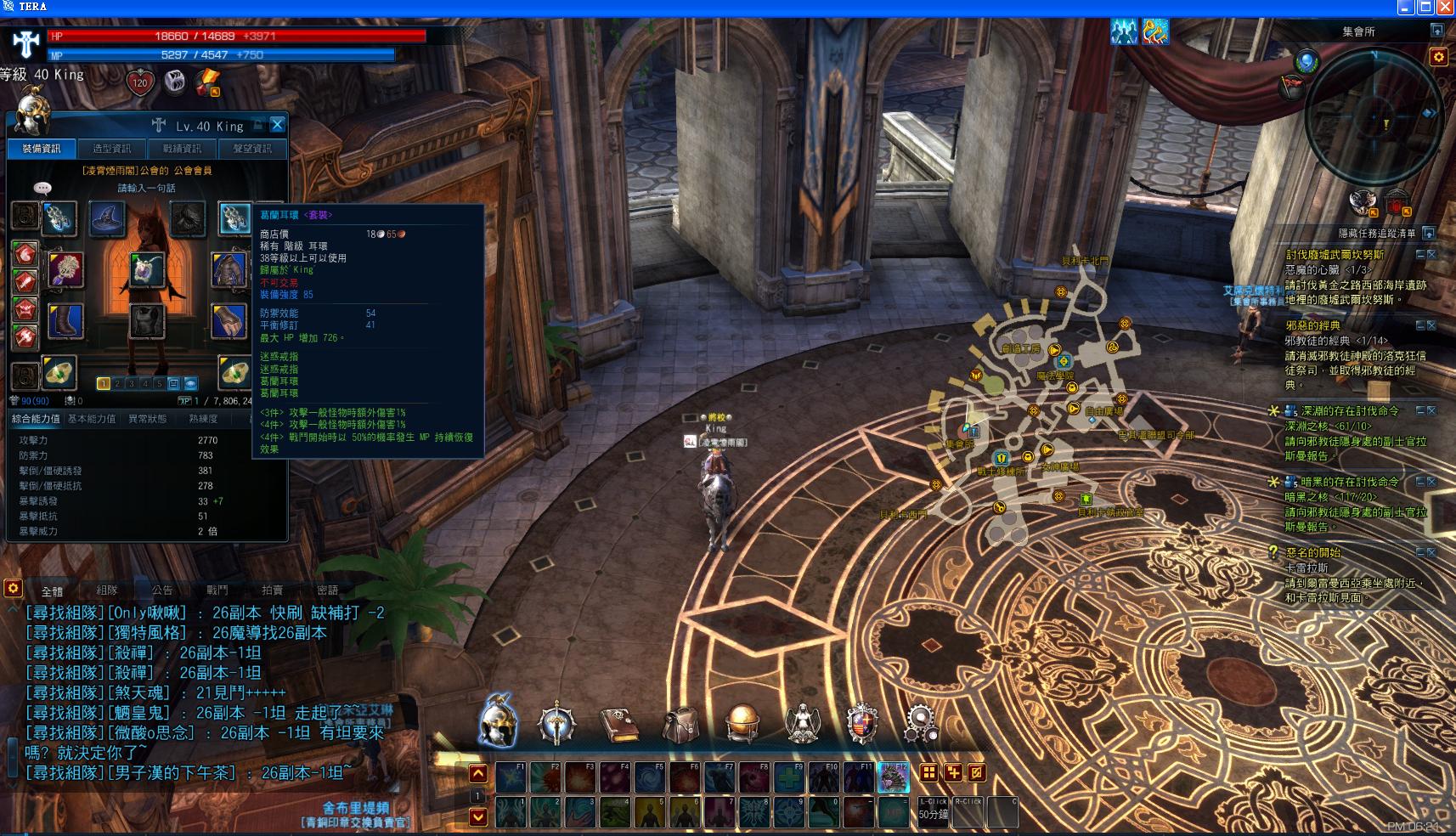Screen dimensions: 1456x836
Task: Open the world map globe icon
Action: pyautogui.click(x=742, y=724)
